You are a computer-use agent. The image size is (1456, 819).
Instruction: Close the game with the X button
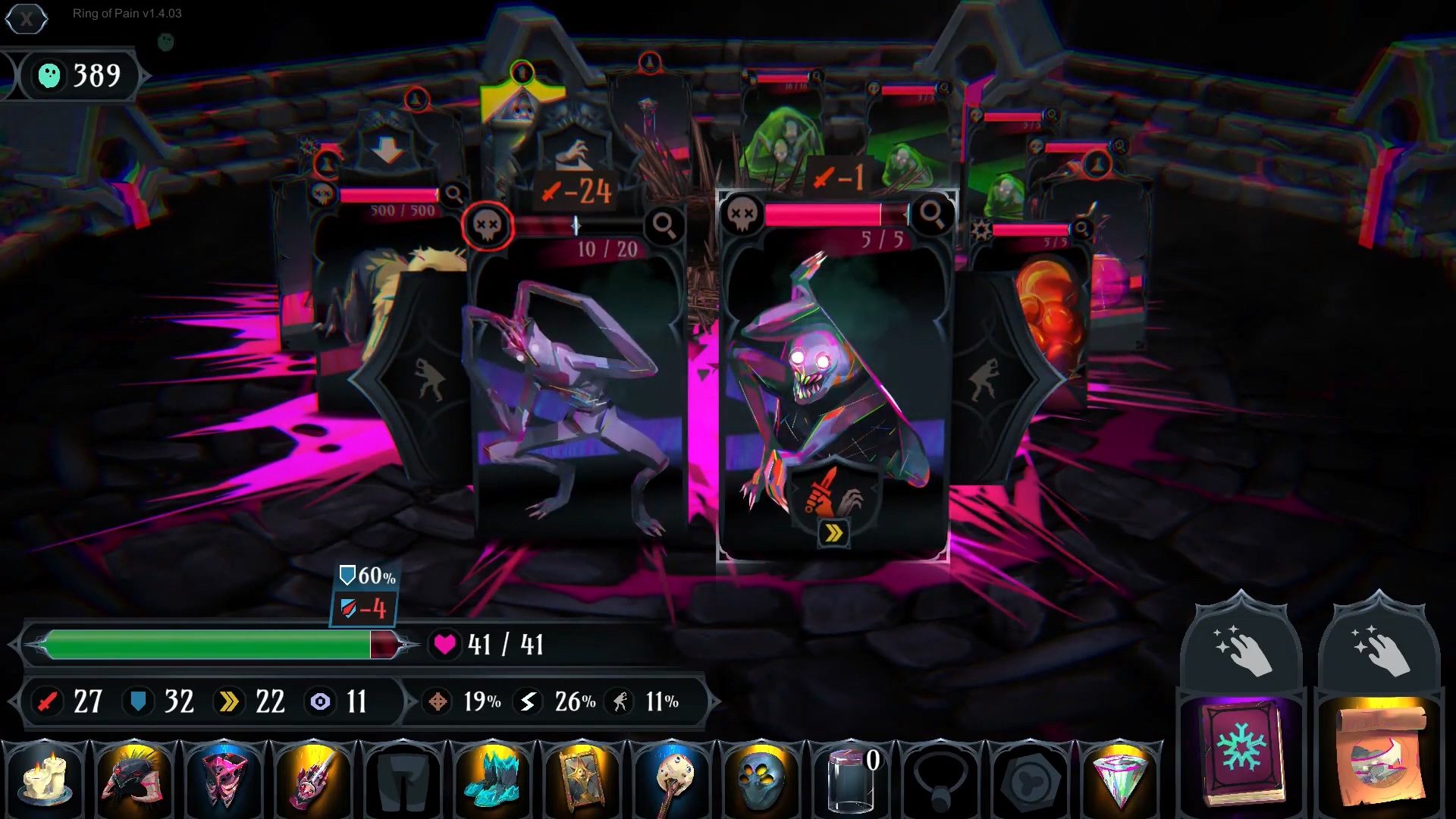pyautogui.click(x=27, y=19)
